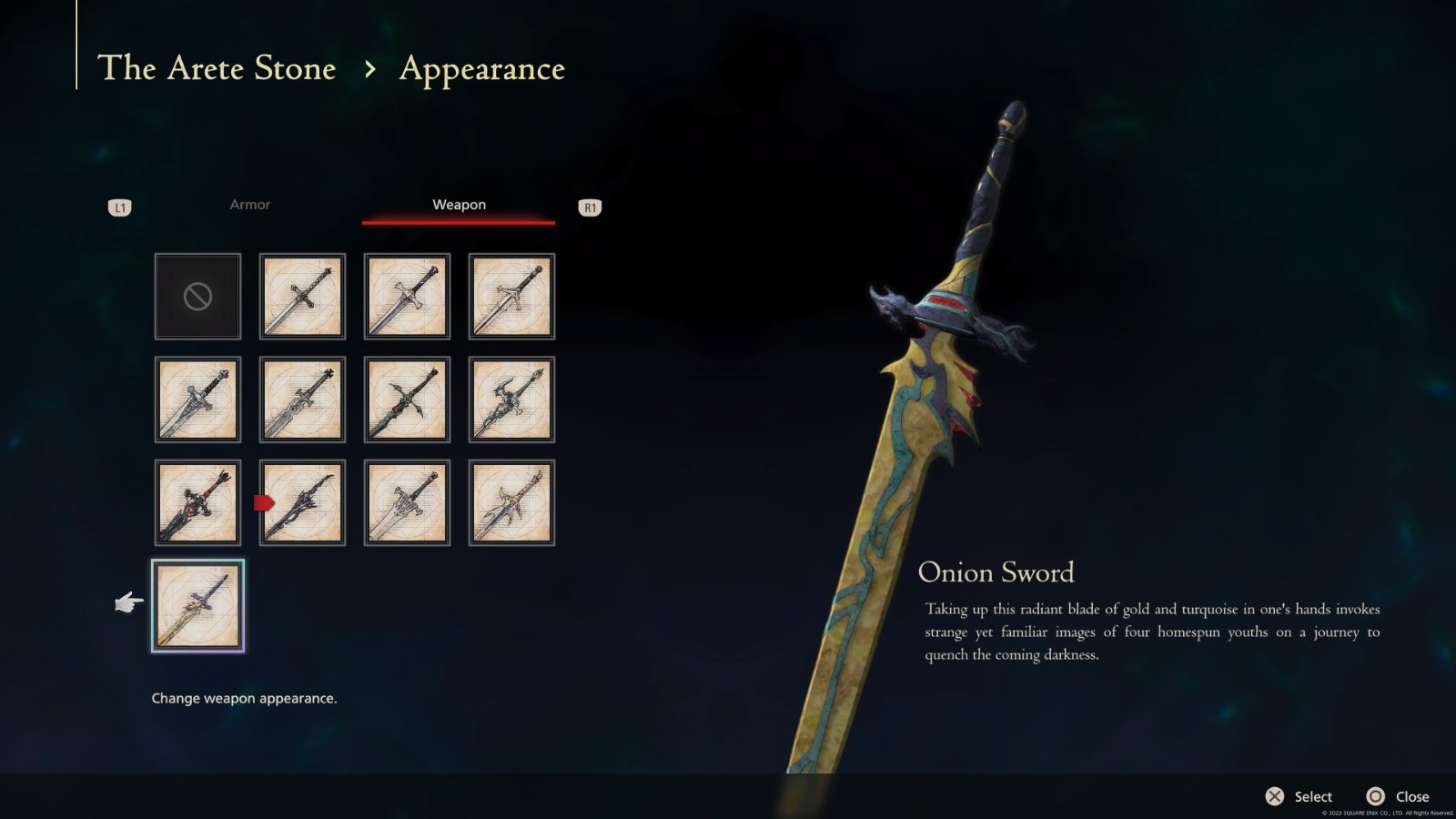Select the first weapon sketch in second row
Viewport: 1456px width, 819px height.
197,398
